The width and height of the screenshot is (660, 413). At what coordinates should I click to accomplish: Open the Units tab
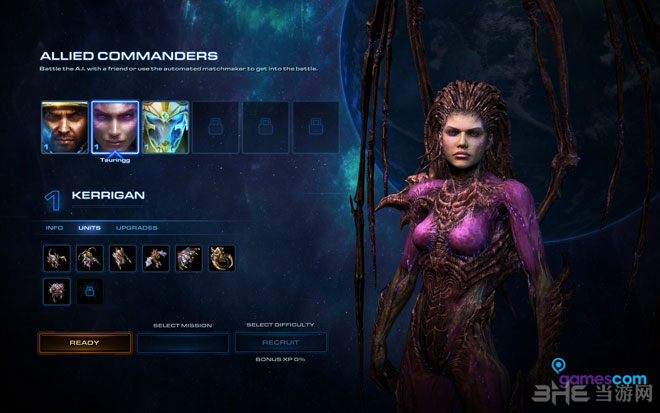[x=89, y=228]
